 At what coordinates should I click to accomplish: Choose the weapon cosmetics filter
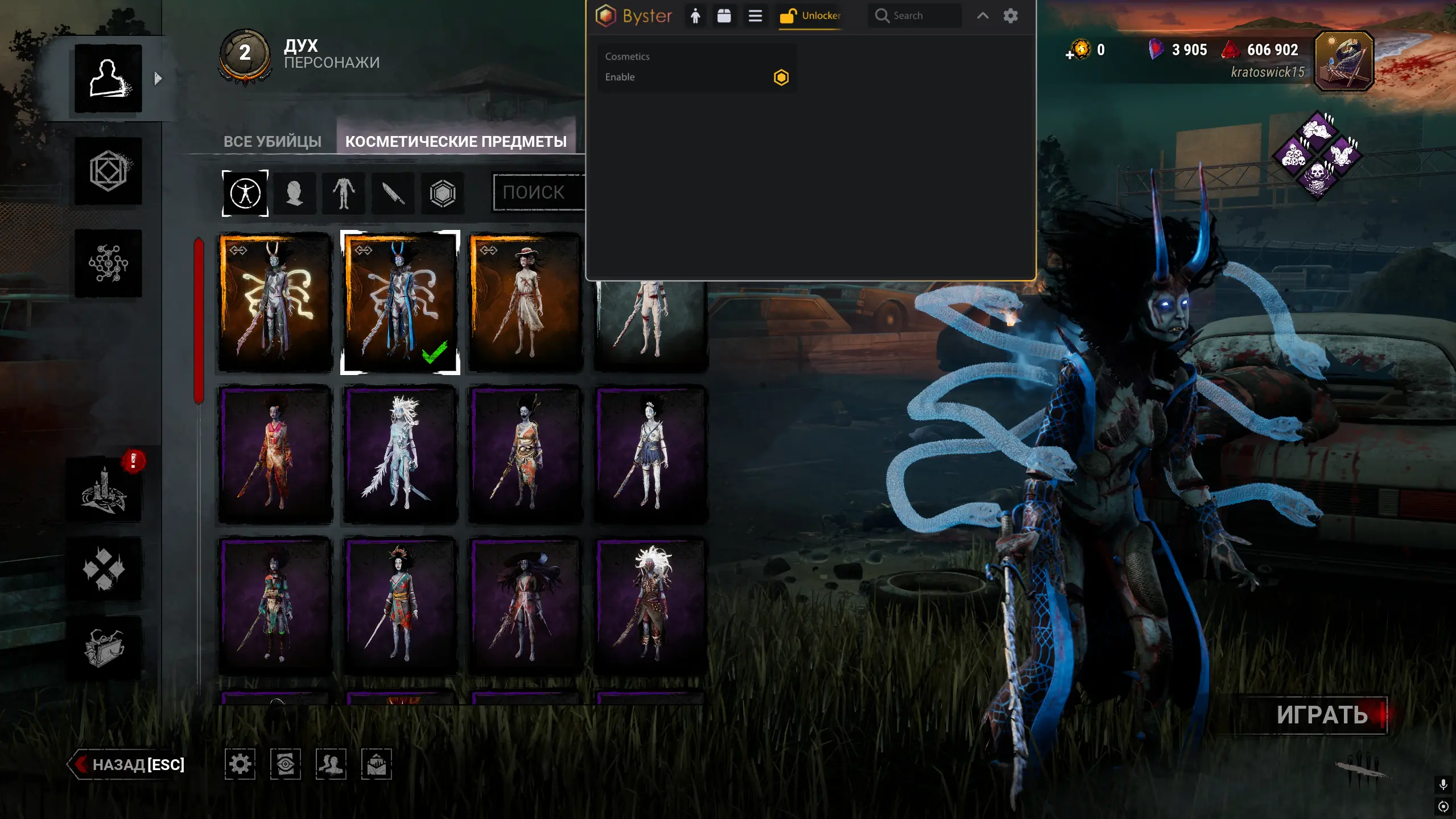(393, 194)
